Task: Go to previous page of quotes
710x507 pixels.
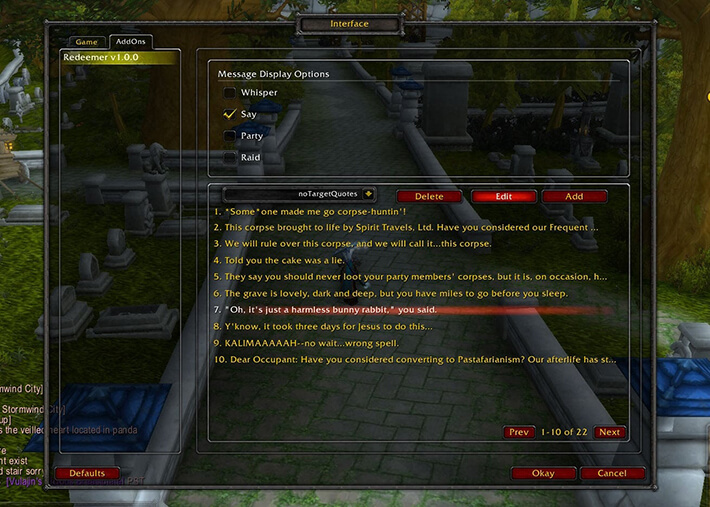Action: (x=518, y=432)
